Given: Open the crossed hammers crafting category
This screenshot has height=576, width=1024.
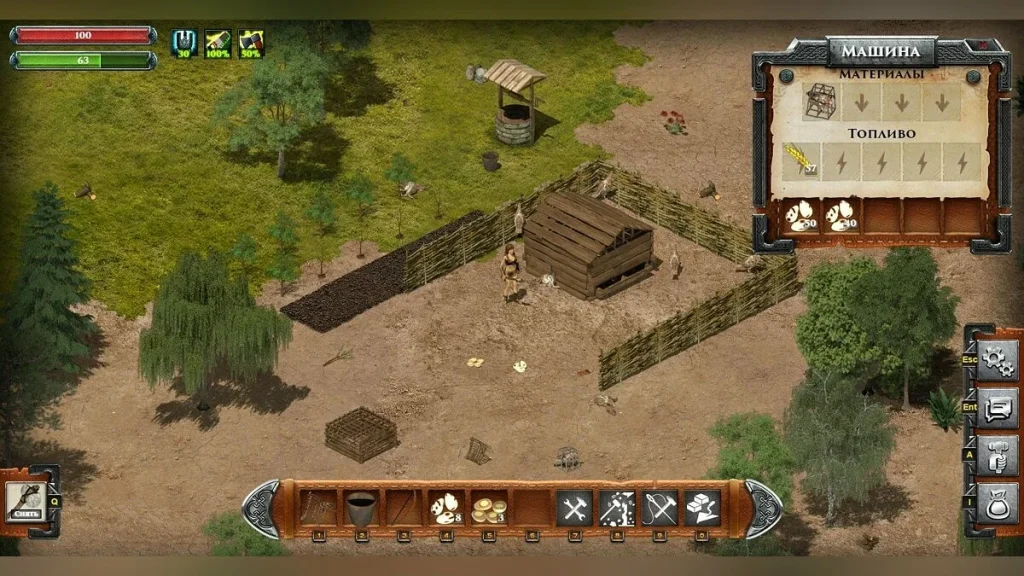Looking at the screenshot, I should 574,508.
